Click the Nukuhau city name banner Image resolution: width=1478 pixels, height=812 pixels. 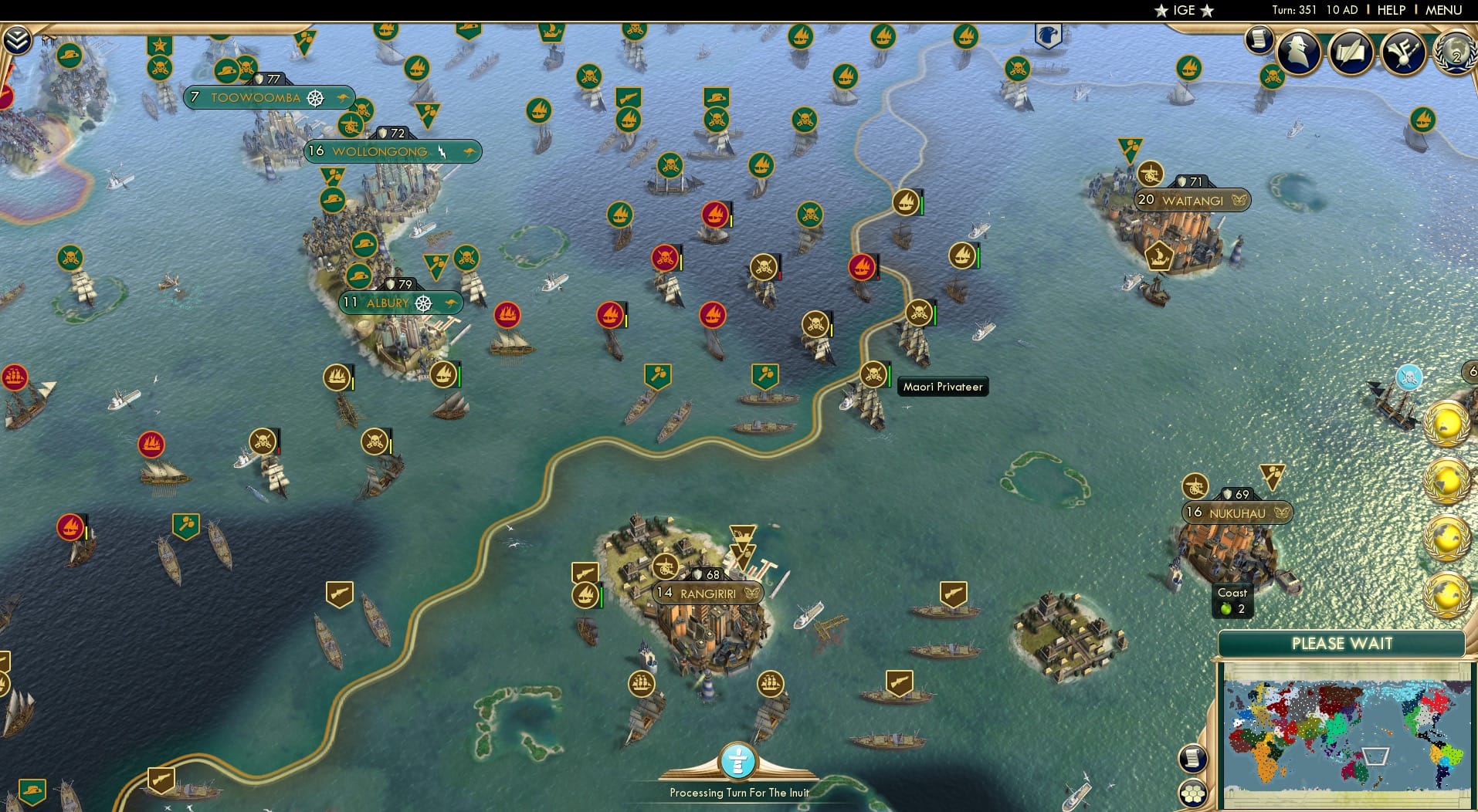[1236, 513]
